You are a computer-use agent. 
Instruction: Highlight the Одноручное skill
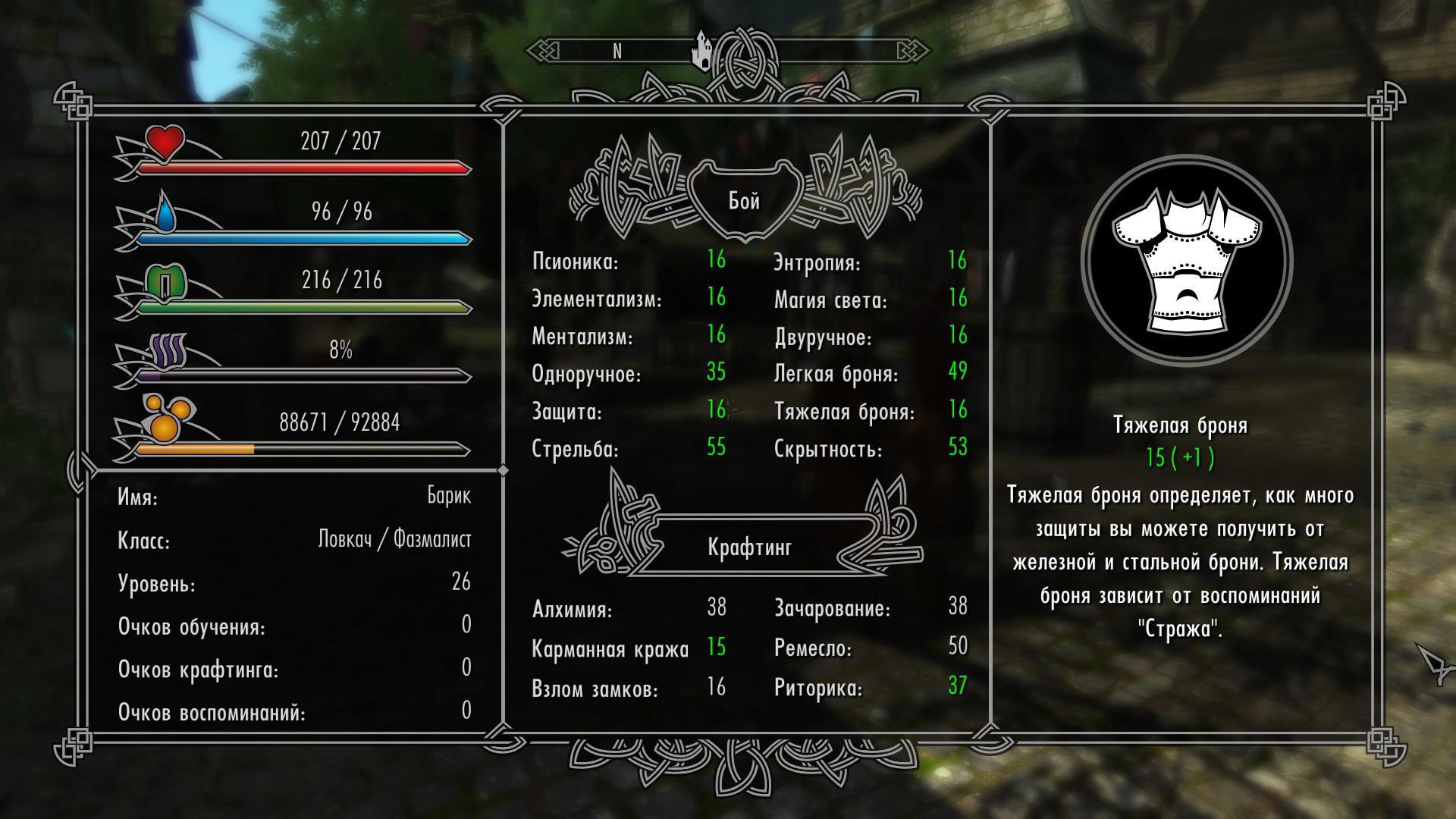click(586, 374)
